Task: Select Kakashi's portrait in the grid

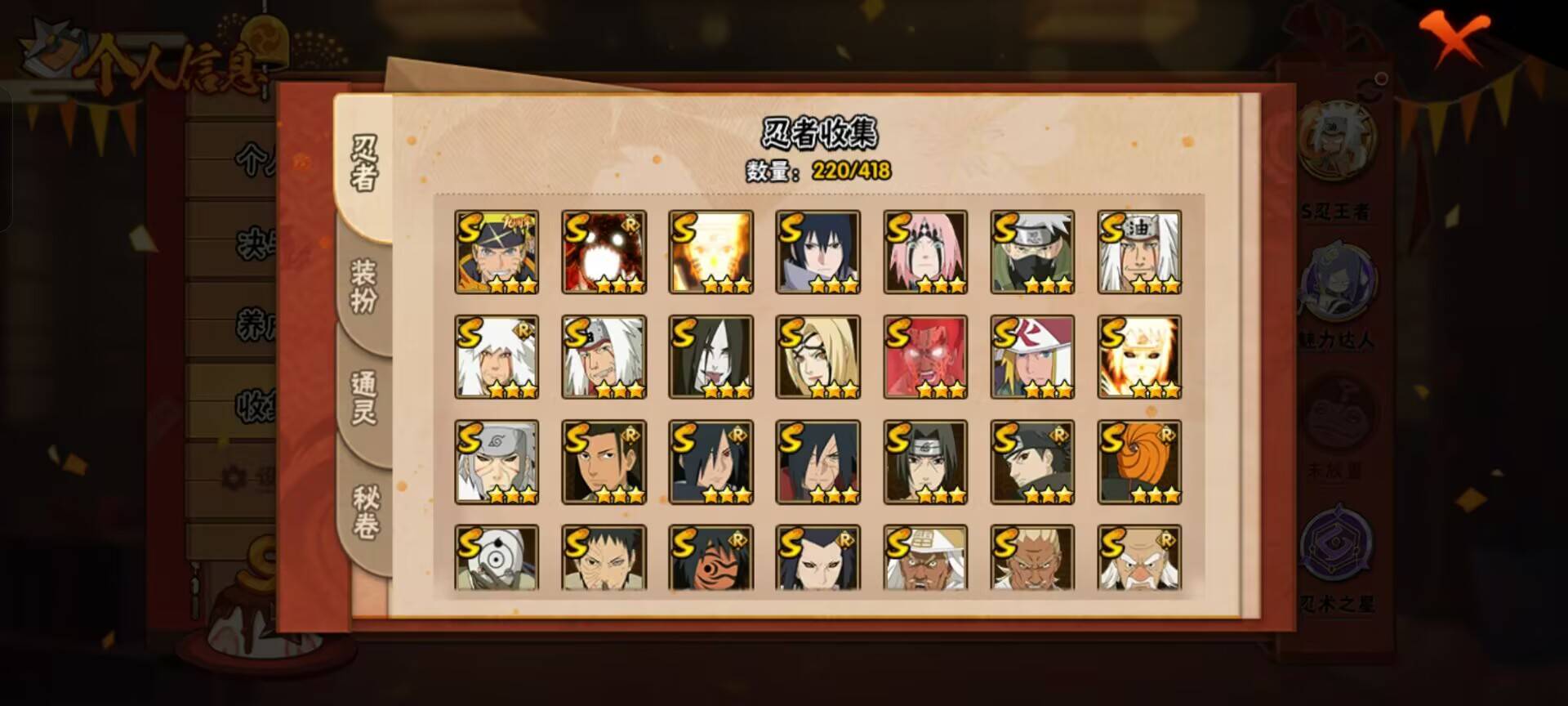Action: (x=1033, y=253)
